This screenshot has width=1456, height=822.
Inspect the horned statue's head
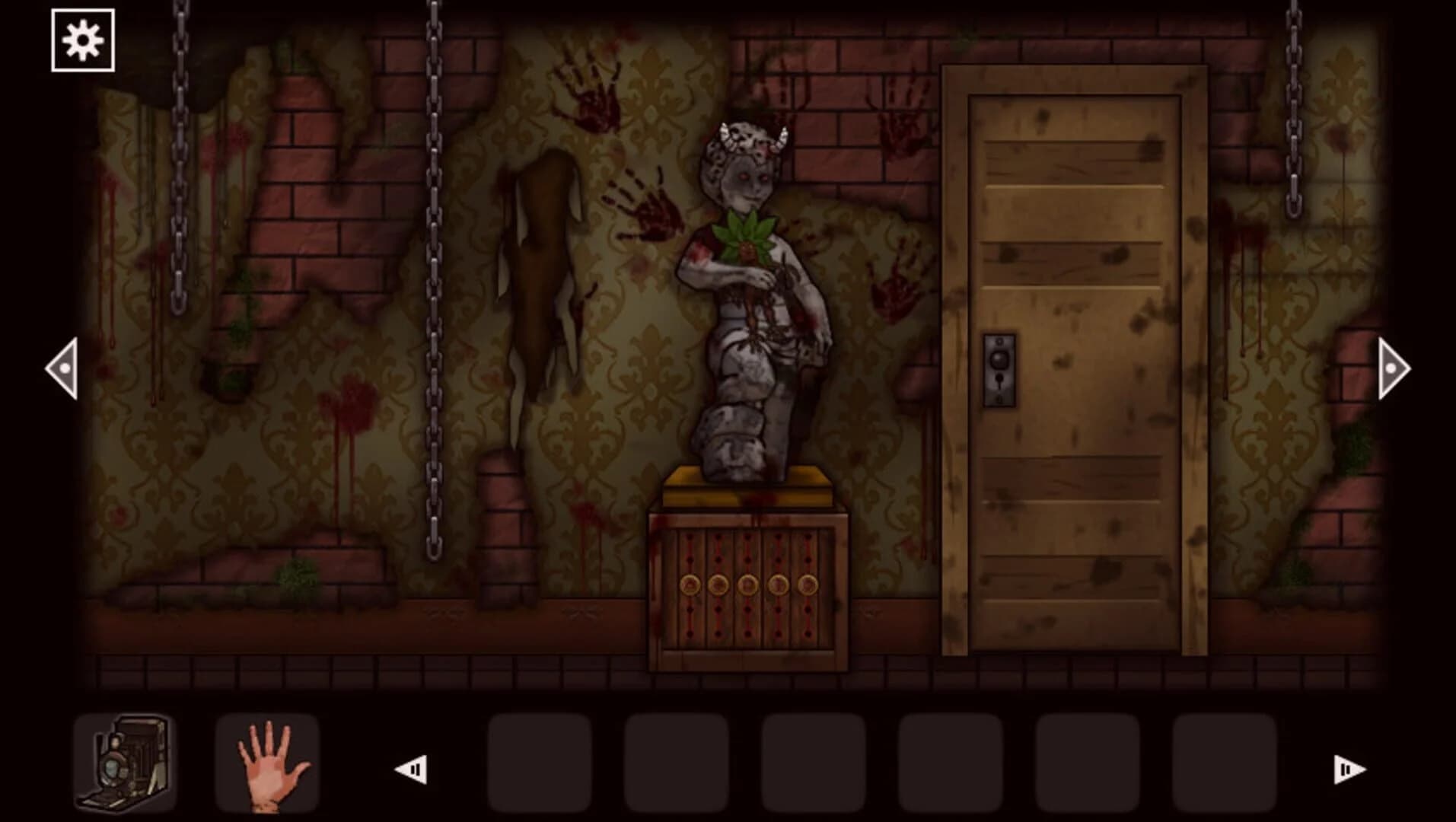(750, 145)
